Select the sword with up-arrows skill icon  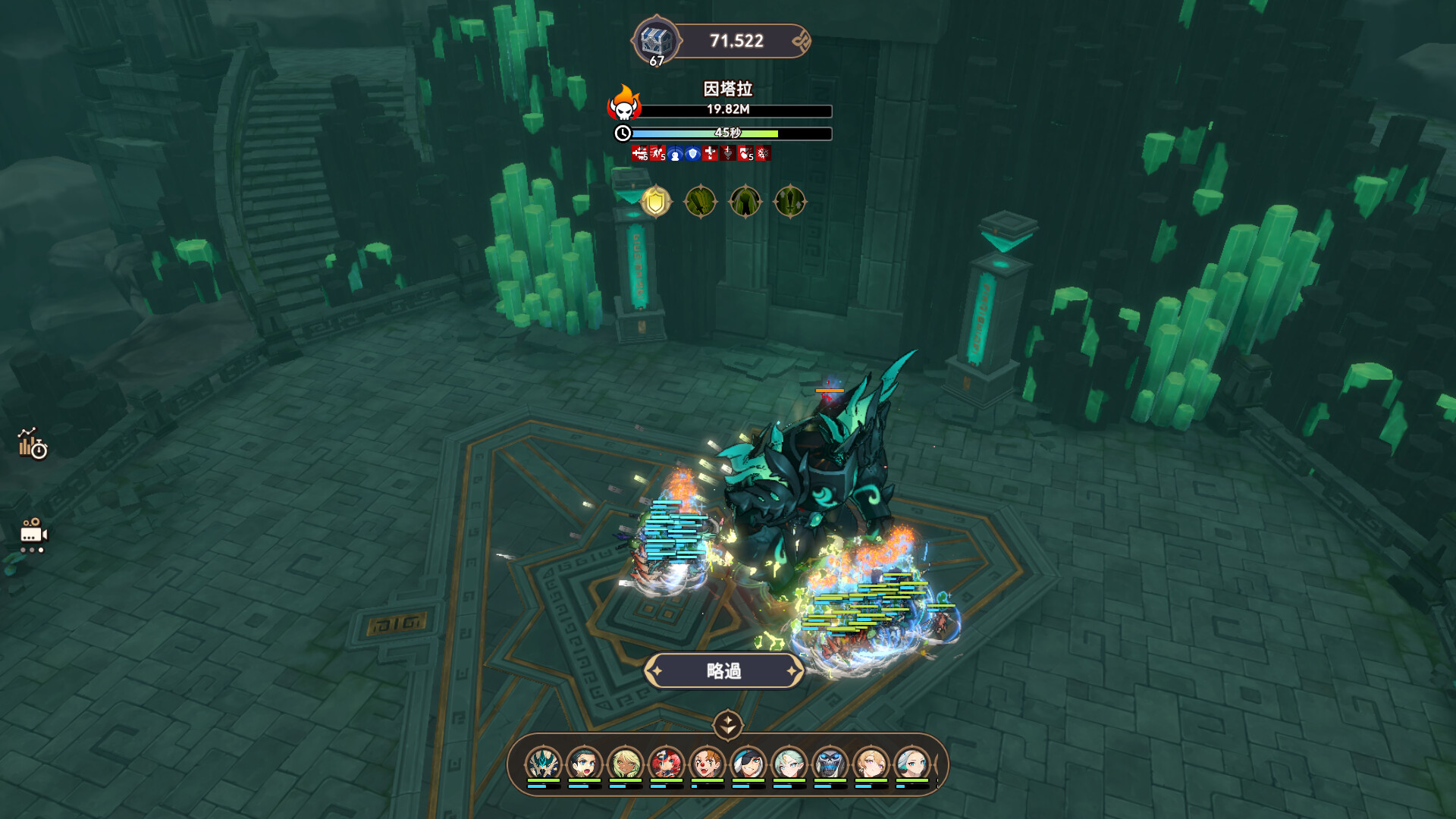[x=789, y=202]
